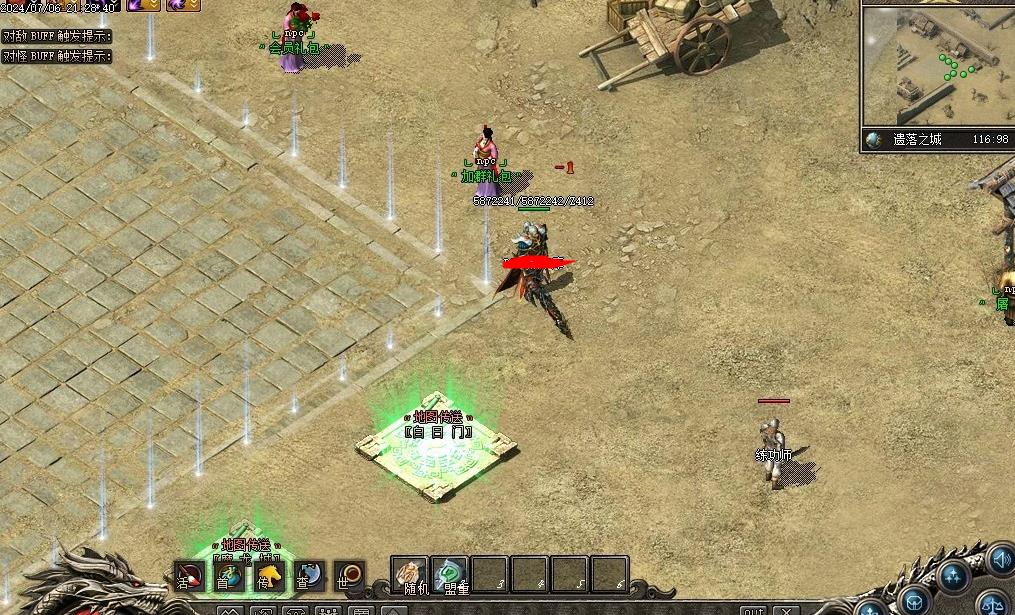Toggle the sound speaker button
Image resolution: width=1015 pixels, height=615 pixels.
[999, 560]
